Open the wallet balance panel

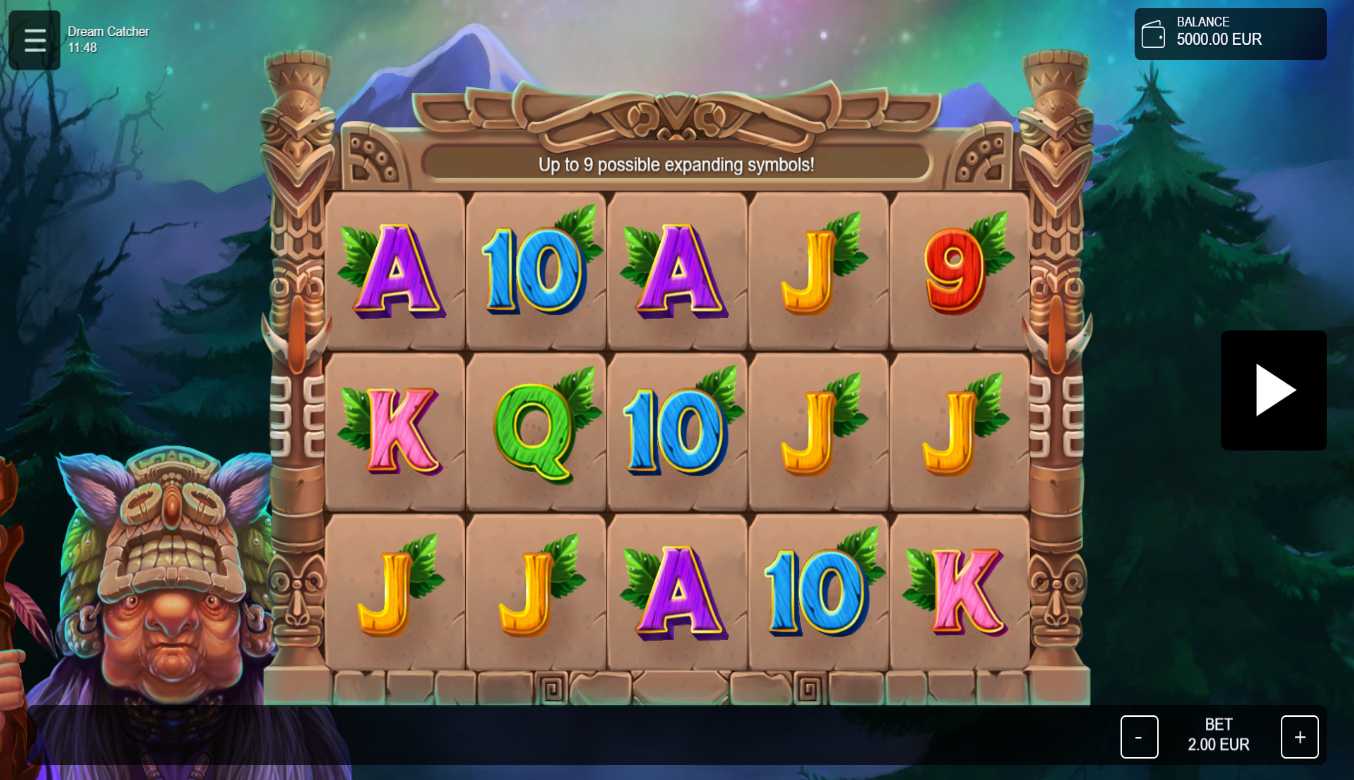(1229, 34)
